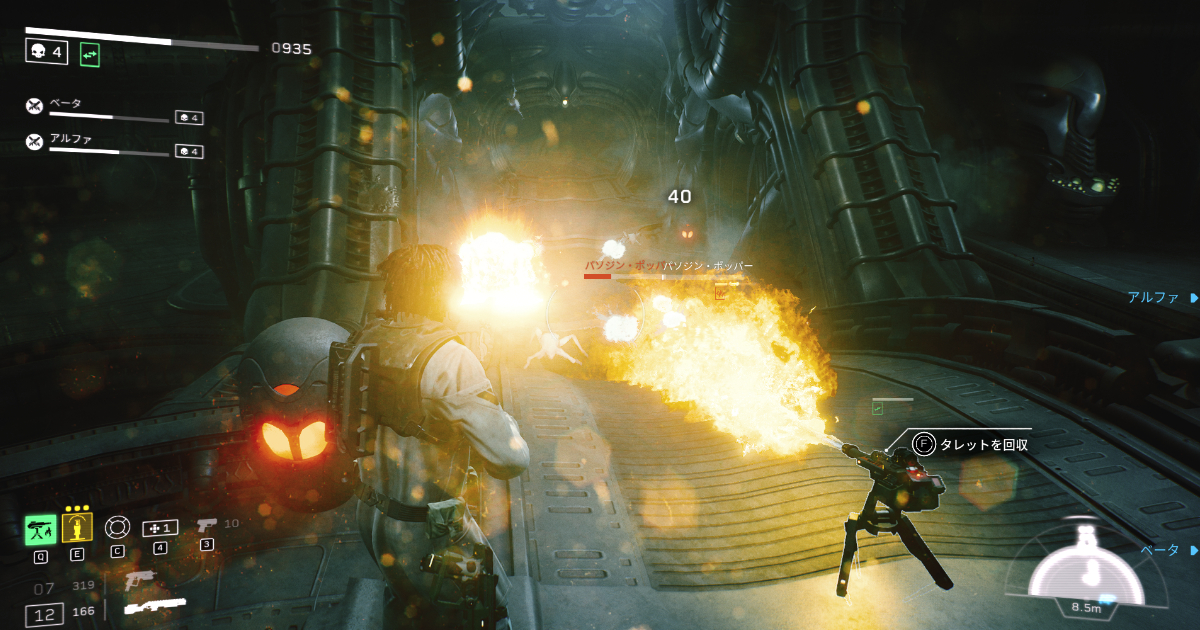Click the green swap arrows icon
This screenshot has width=1200, height=630.
click(x=90, y=55)
